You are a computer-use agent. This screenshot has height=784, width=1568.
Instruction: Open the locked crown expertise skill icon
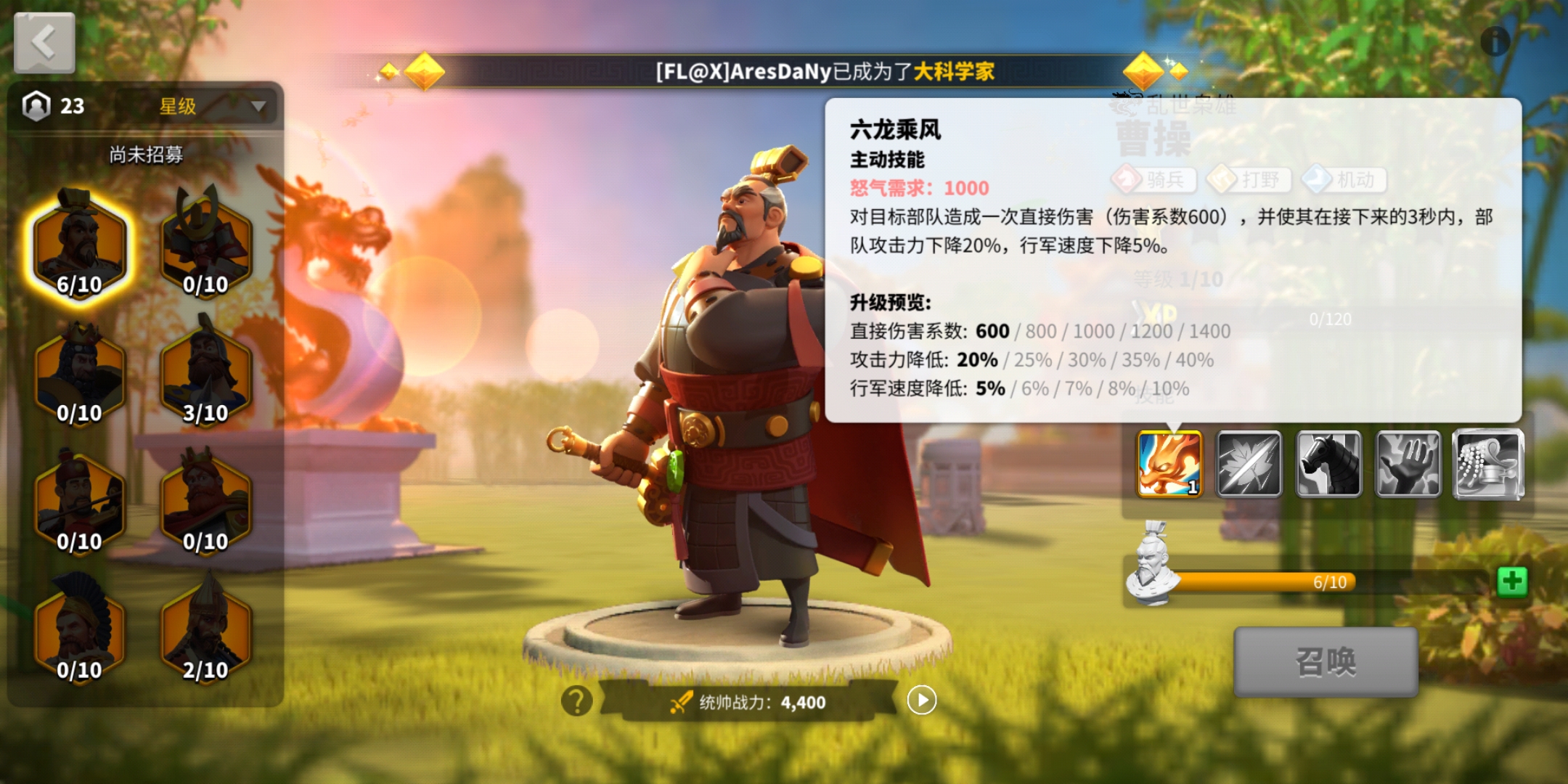pos(1488,465)
